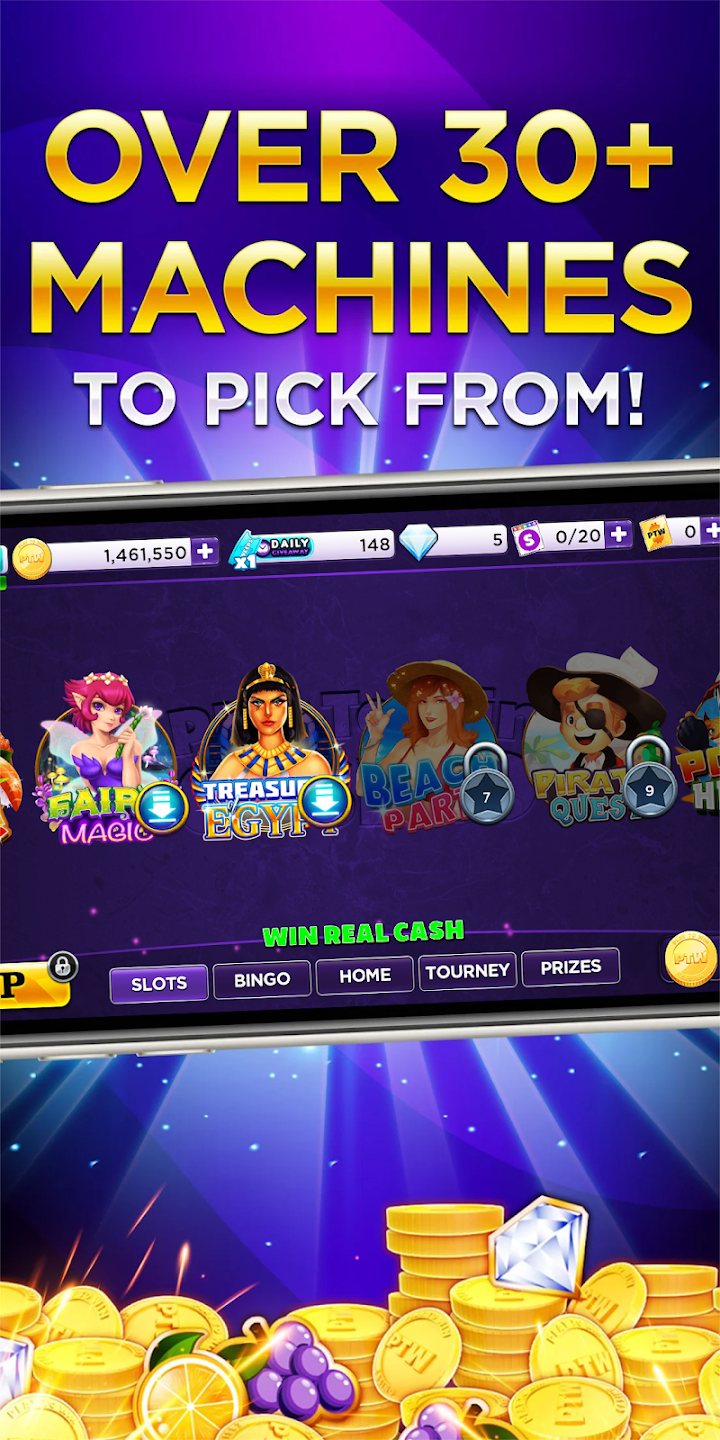Click the diamond currency icon
The width and height of the screenshot is (720, 1440).
point(418,541)
